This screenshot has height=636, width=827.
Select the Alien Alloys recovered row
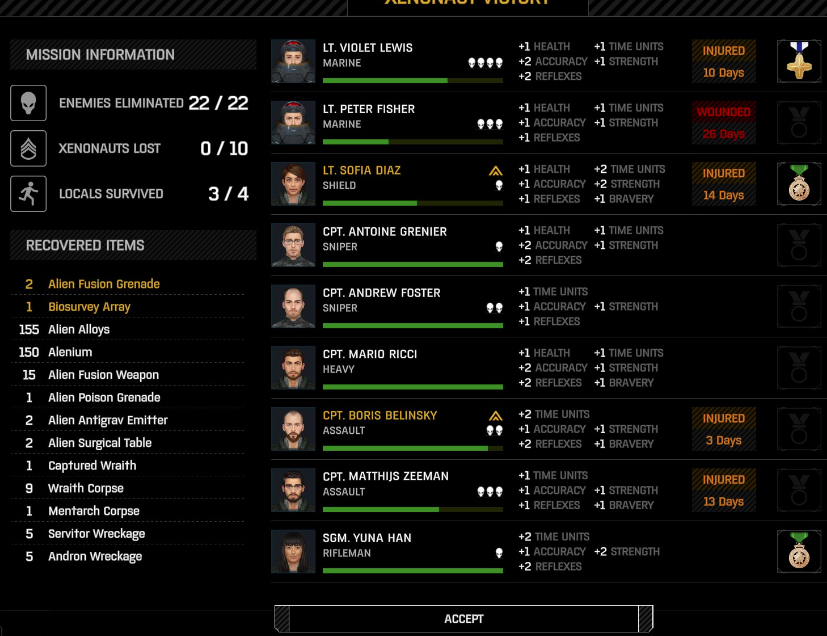tap(79, 329)
